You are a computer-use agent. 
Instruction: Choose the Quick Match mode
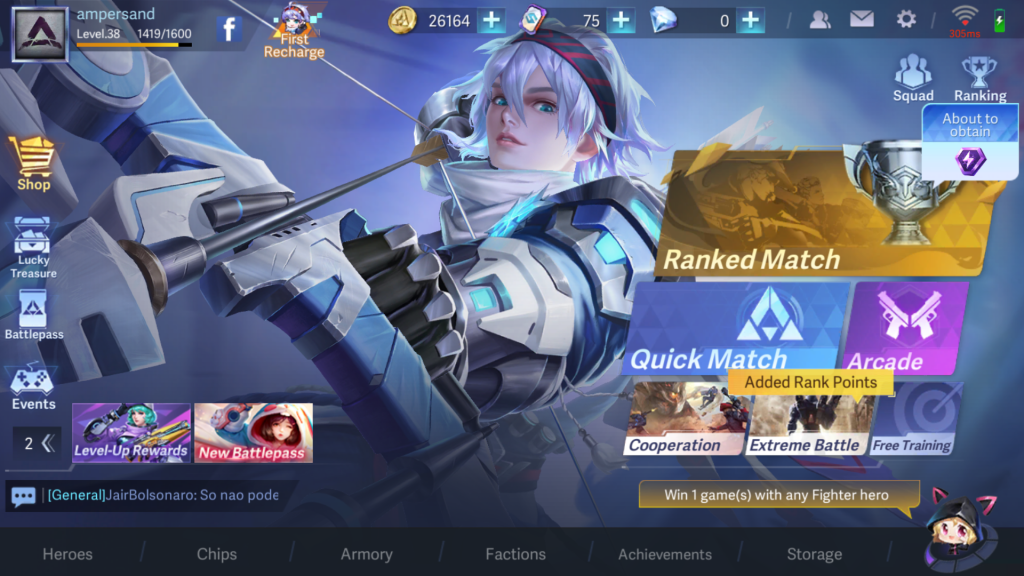click(x=735, y=328)
